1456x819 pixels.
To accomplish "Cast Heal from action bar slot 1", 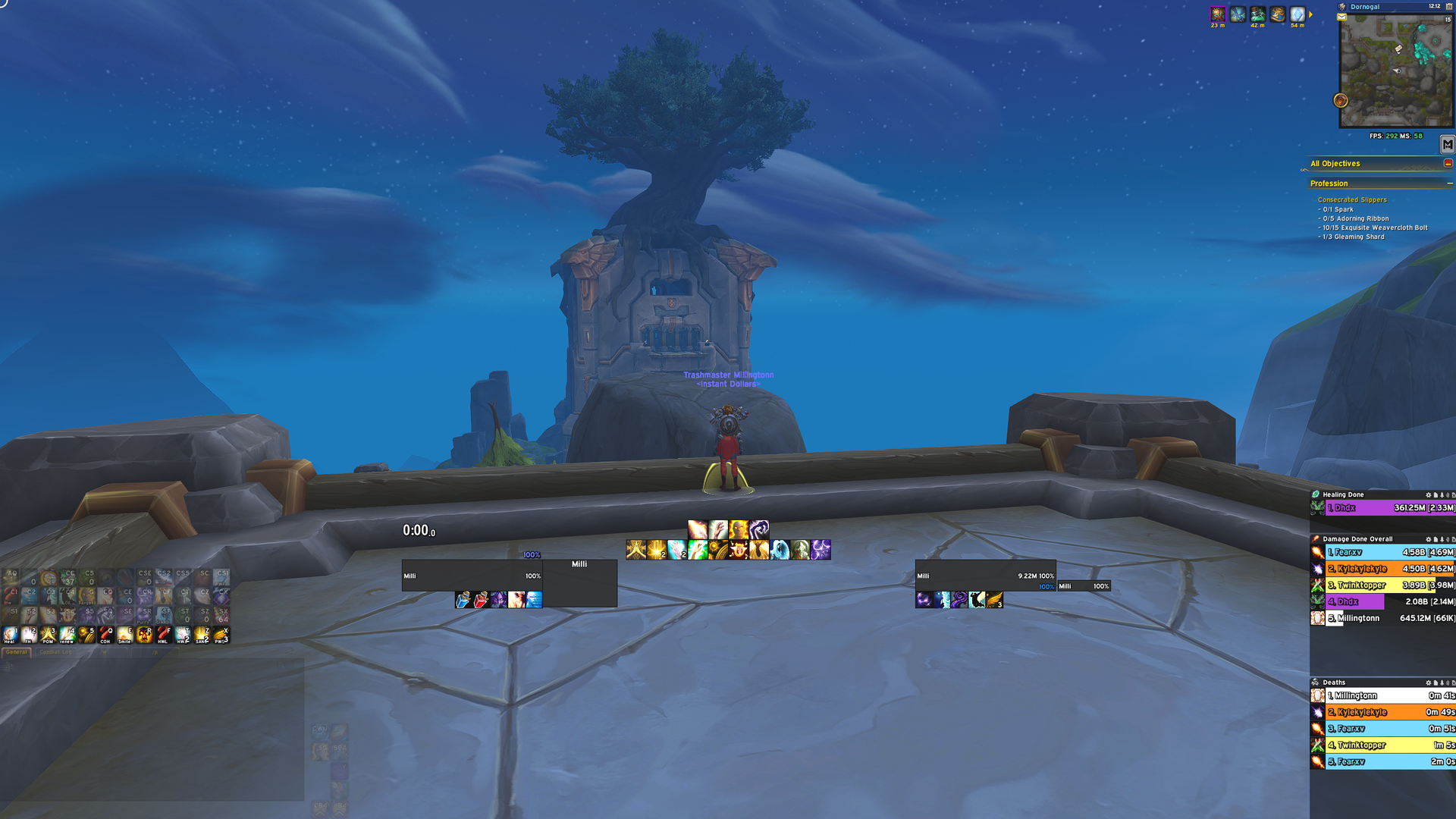I will [x=11, y=635].
